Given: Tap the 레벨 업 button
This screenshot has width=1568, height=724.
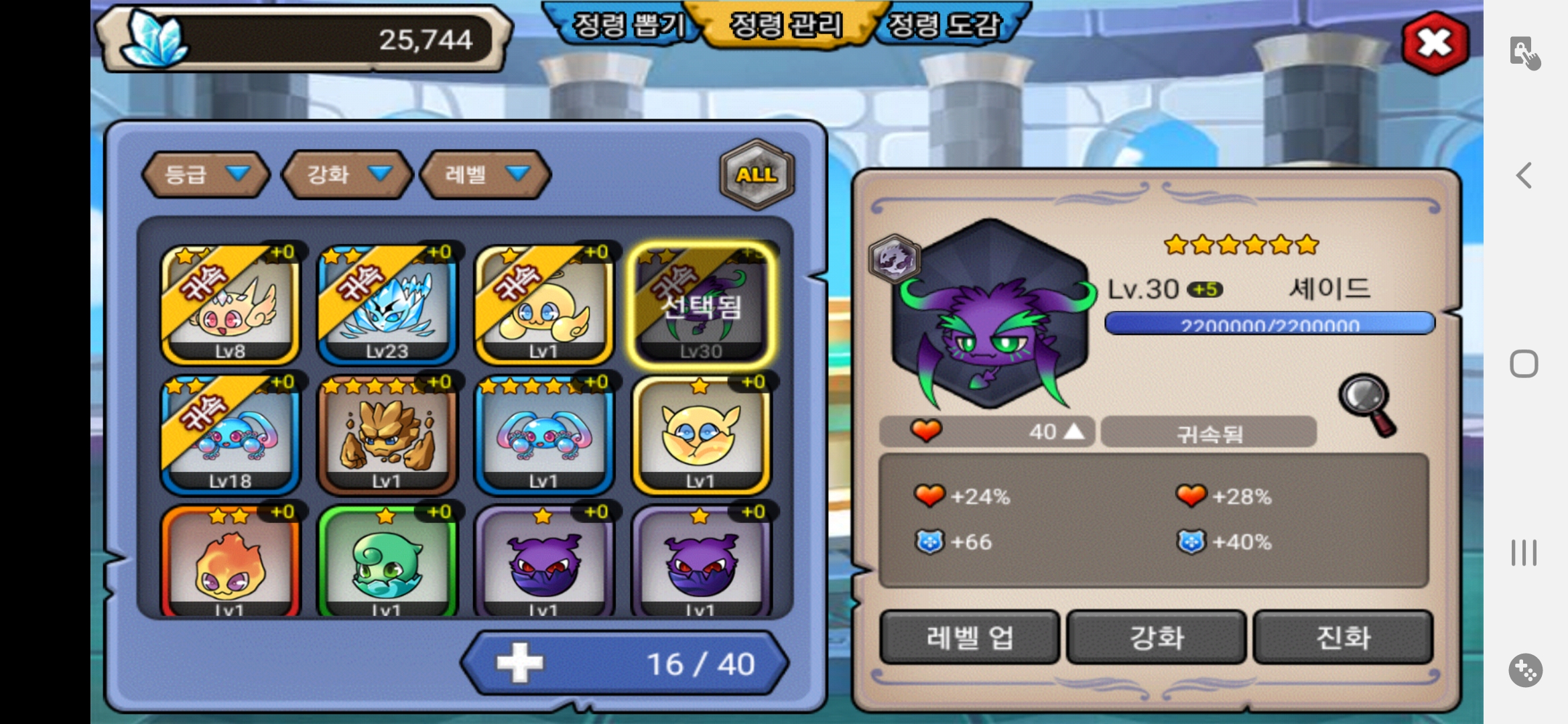Looking at the screenshot, I should 969,637.
